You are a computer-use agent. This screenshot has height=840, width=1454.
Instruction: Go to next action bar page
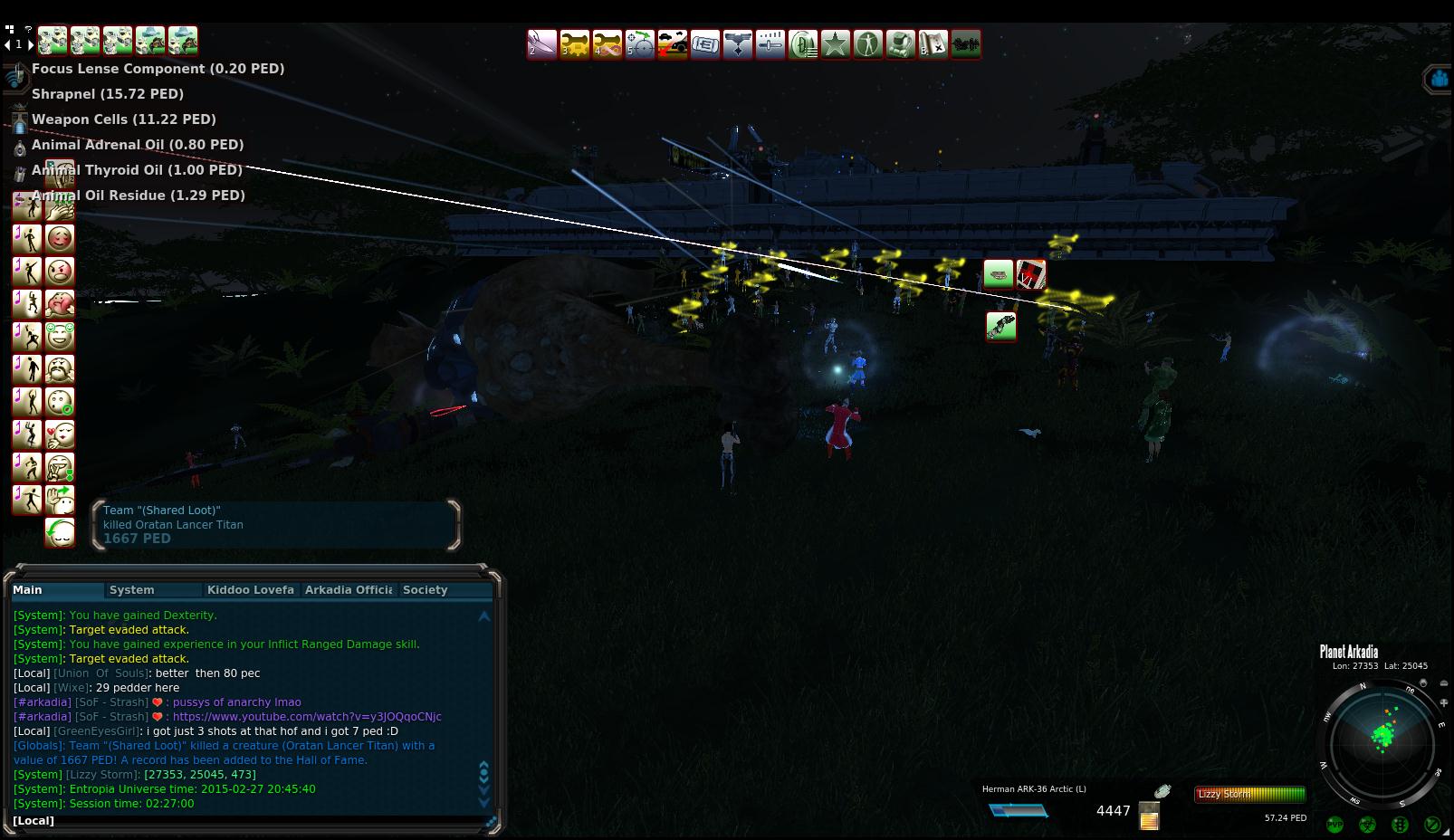click(31, 44)
